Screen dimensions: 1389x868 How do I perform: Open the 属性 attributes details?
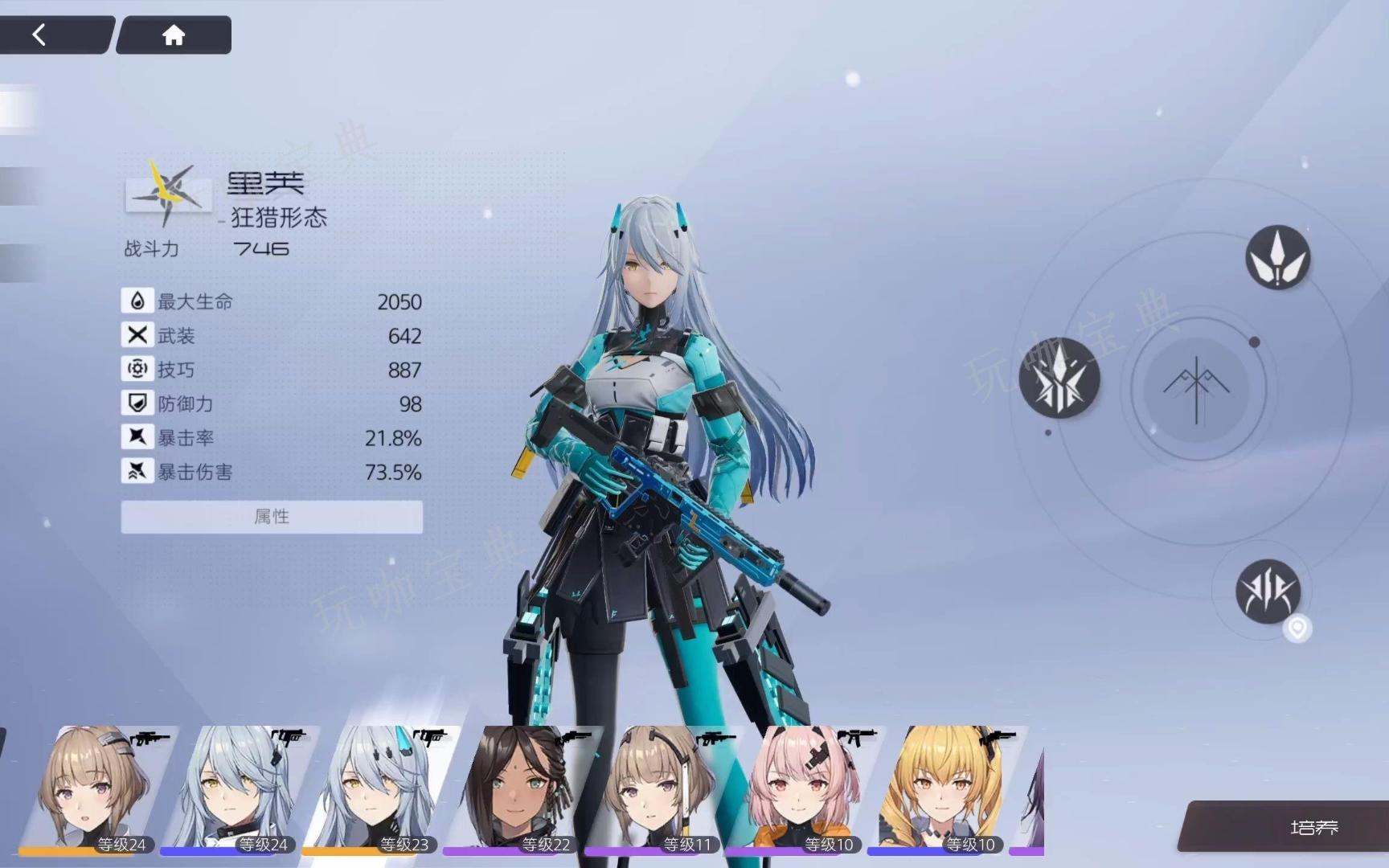coord(272,517)
